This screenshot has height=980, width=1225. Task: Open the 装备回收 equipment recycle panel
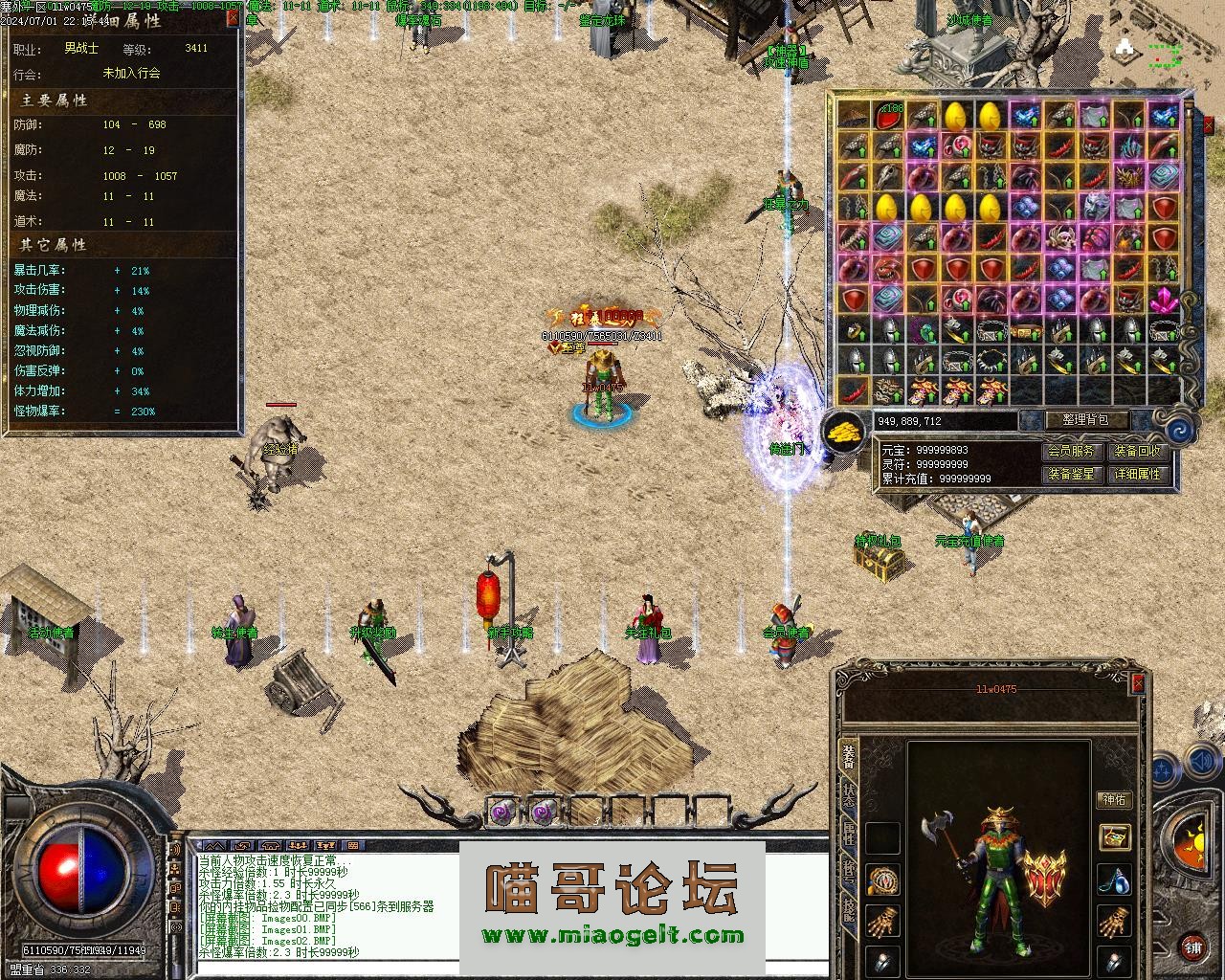(x=1137, y=451)
